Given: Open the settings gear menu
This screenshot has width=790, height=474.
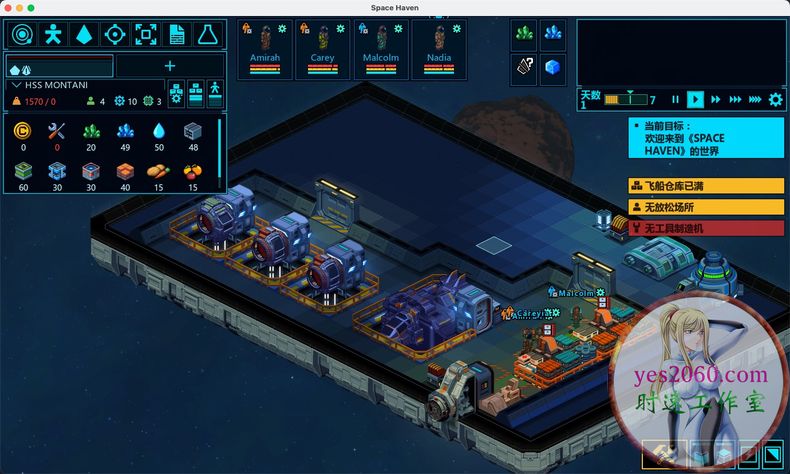Looking at the screenshot, I should point(775,99).
